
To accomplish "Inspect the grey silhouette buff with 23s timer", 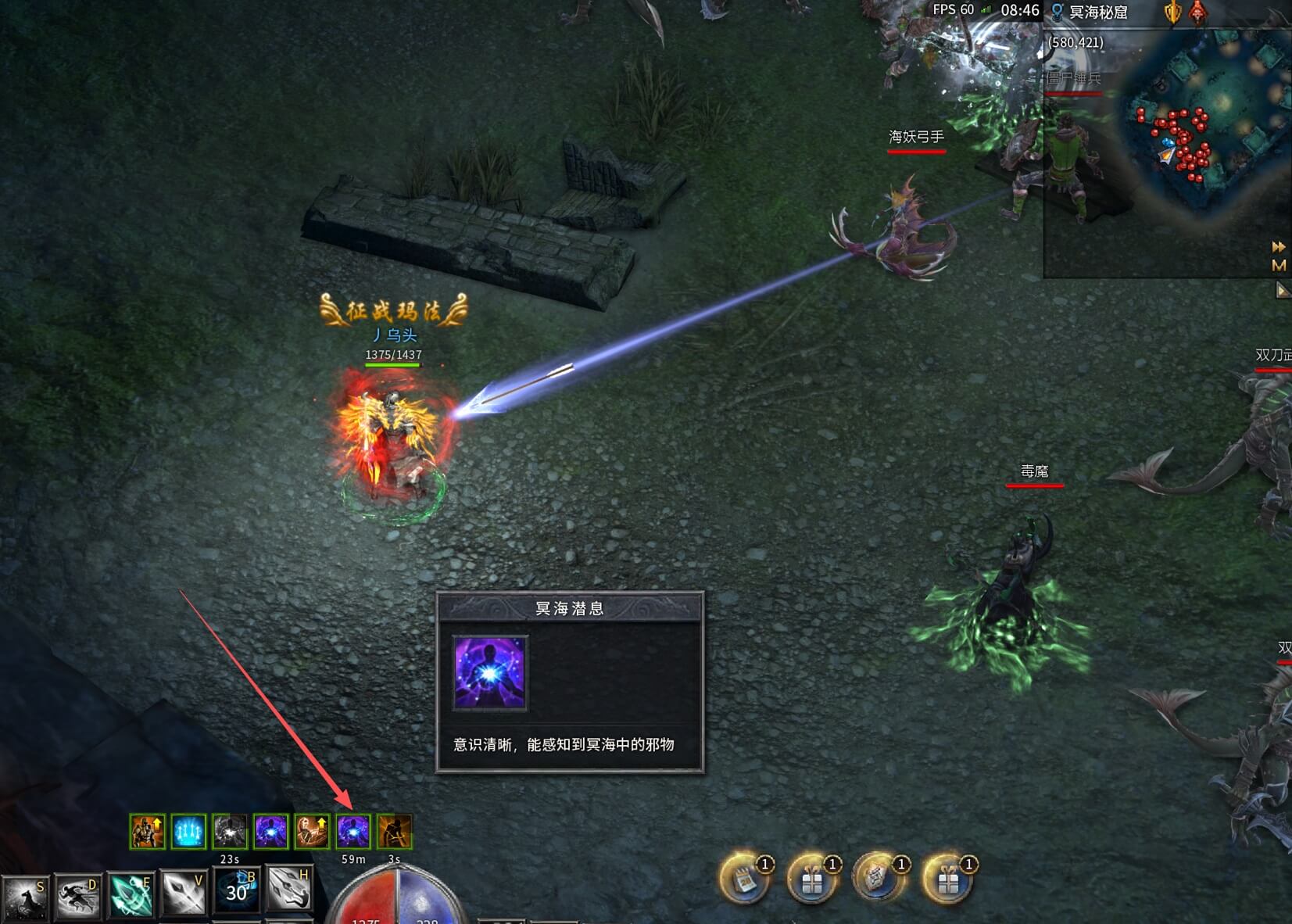I will 230,832.
